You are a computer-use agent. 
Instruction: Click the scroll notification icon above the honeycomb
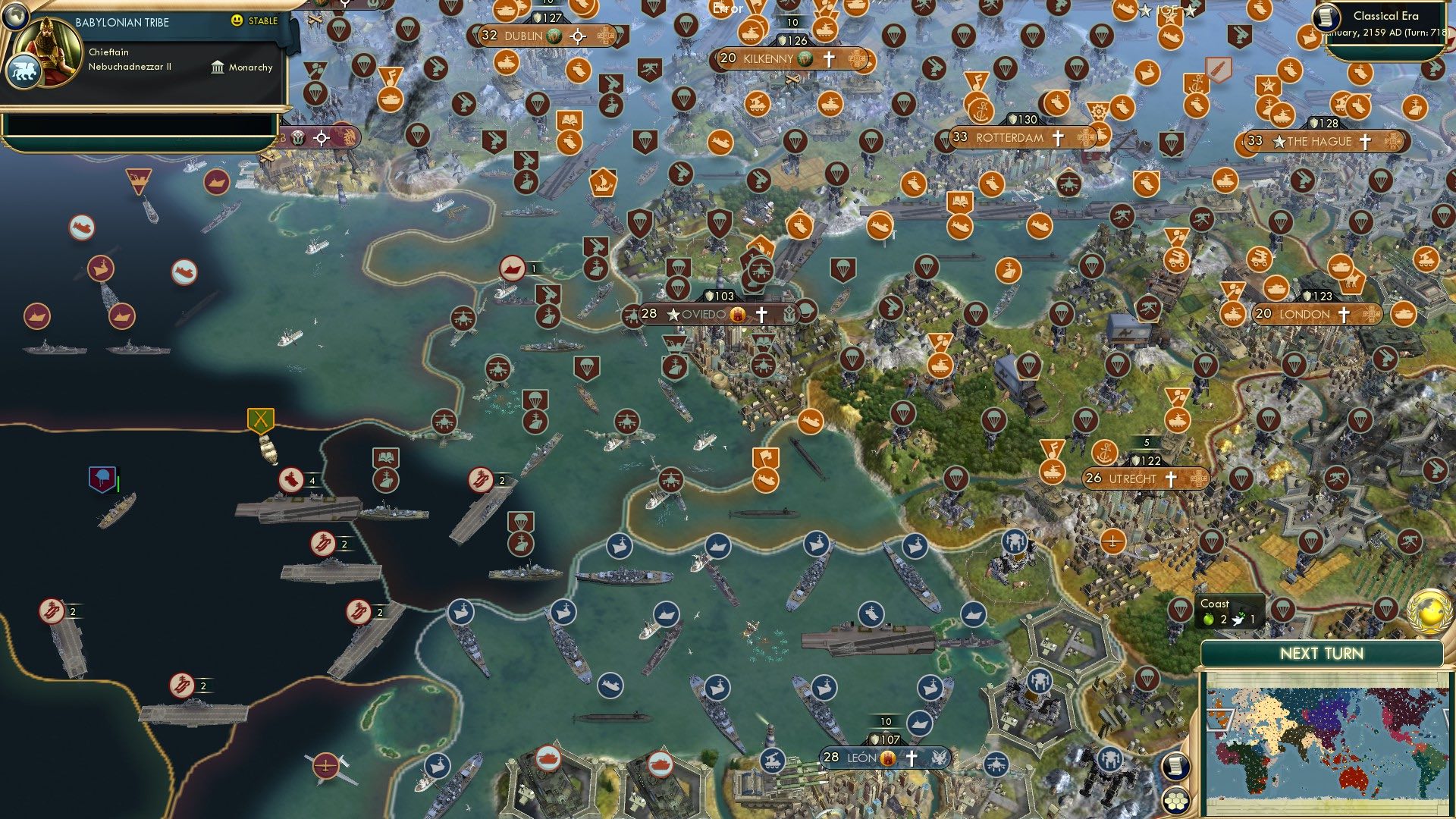click(1175, 766)
